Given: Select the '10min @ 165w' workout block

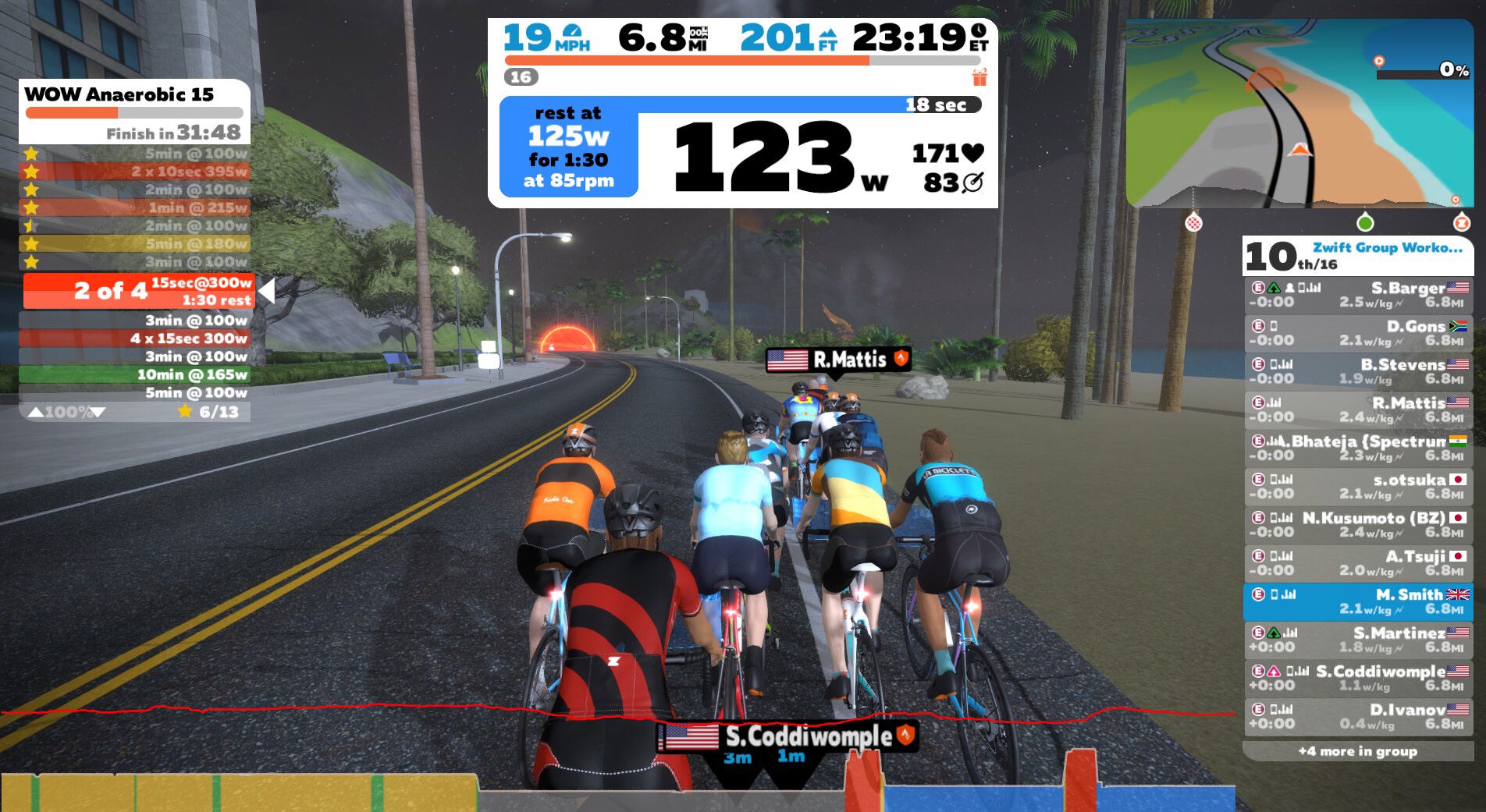Looking at the screenshot, I should [134, 374].
